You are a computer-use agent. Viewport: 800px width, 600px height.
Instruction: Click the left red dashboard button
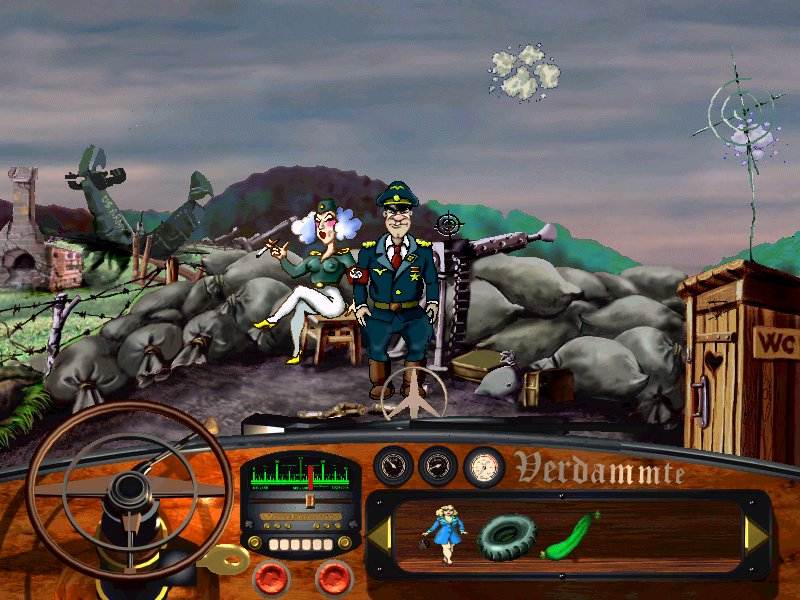coord(271,577)
